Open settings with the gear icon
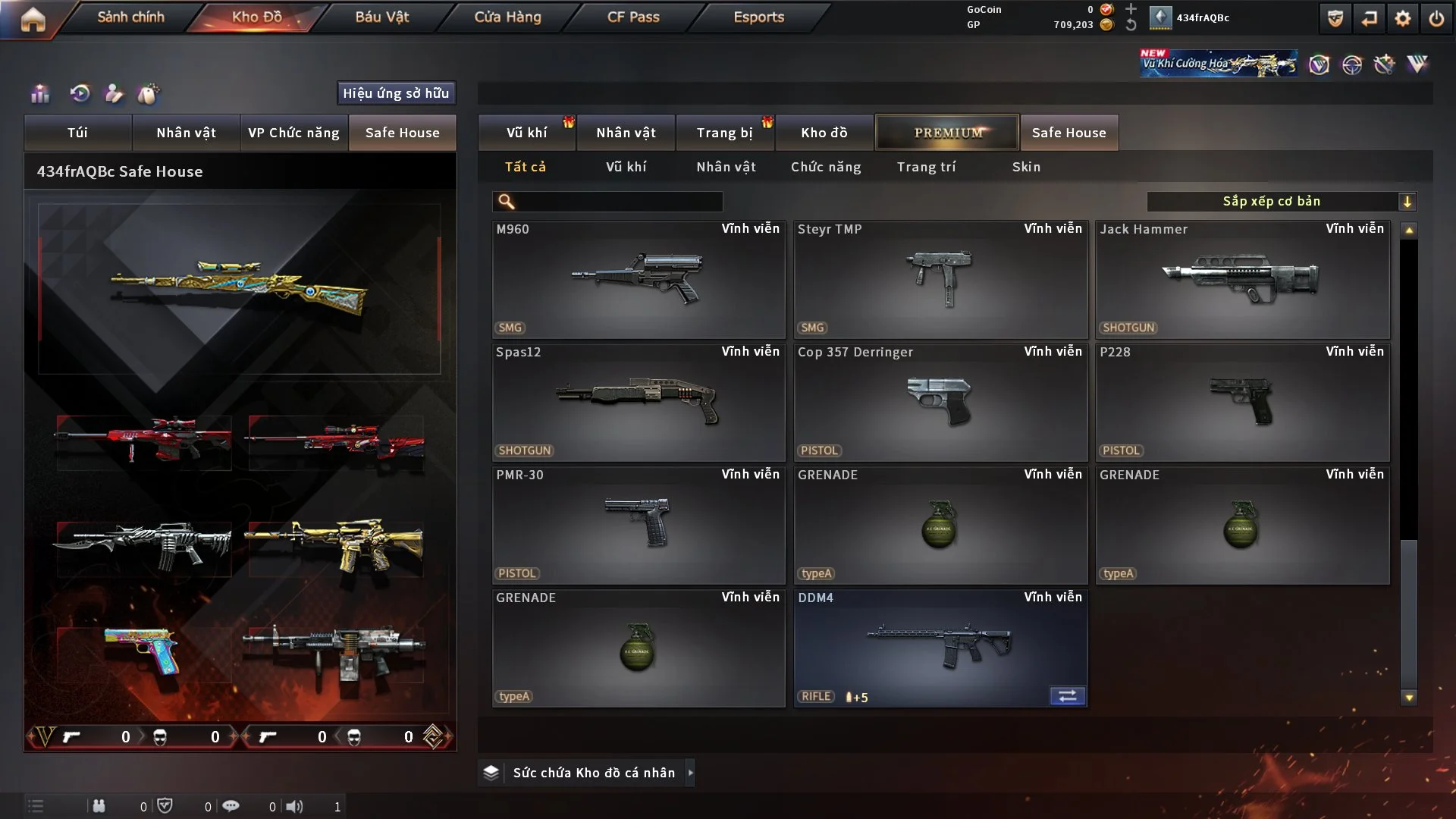This screenshot has height=819, width=1456. click(x=1403, y=18)
